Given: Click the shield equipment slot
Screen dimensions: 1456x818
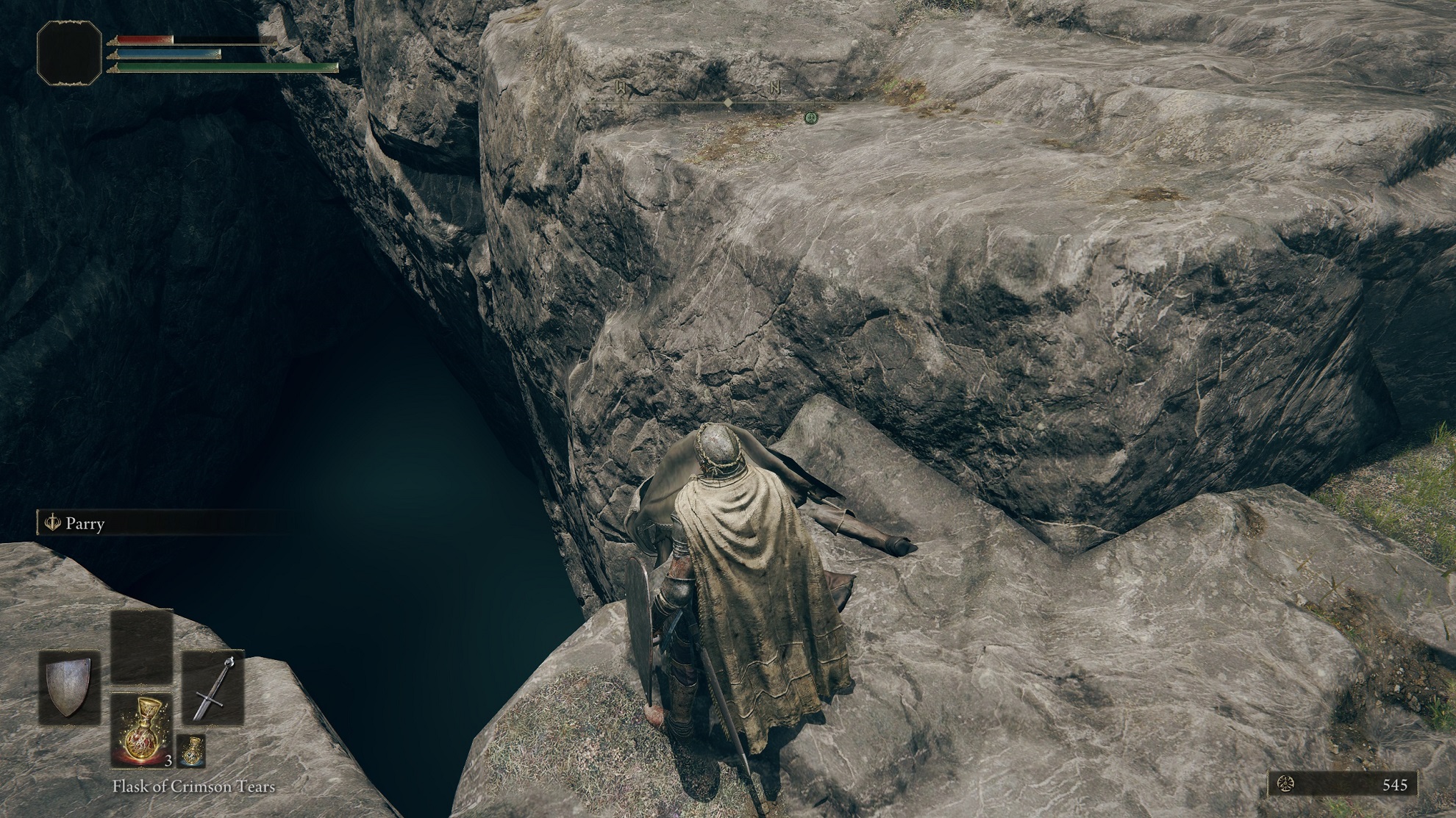Looking at the screenshot, I should [x=69, y=687].
